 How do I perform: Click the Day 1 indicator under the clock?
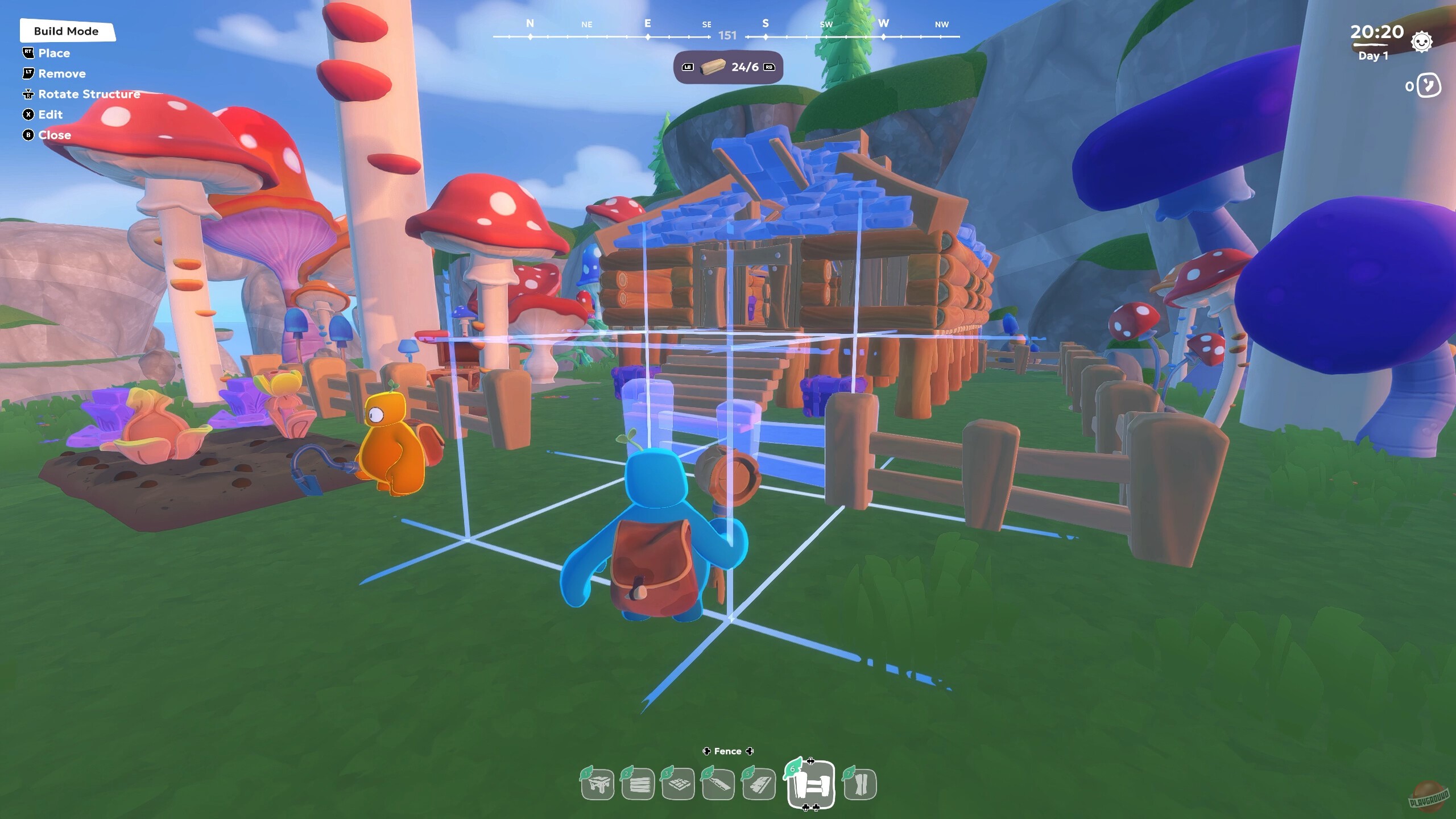(1372, 56)
